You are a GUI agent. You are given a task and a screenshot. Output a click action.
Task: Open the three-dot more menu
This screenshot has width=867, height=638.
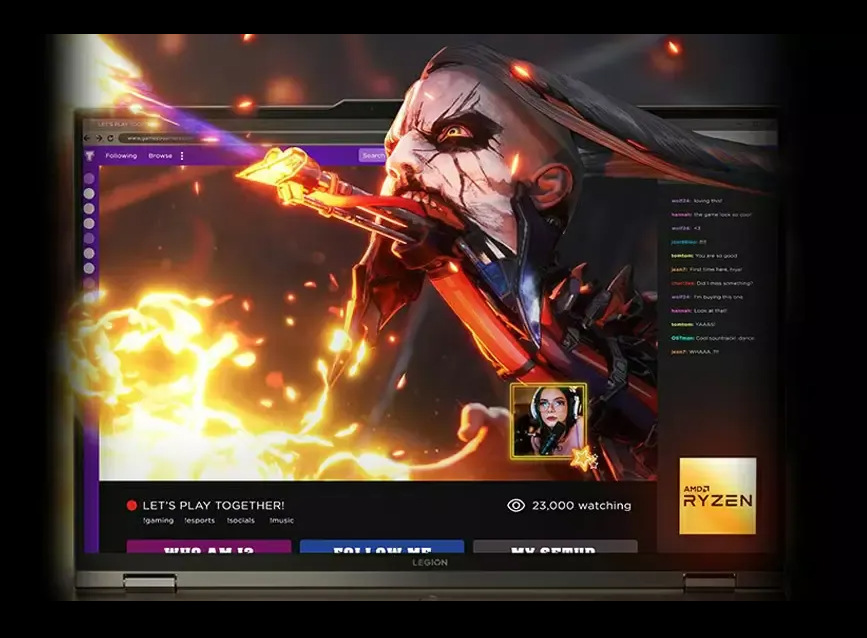click(182, 156)
